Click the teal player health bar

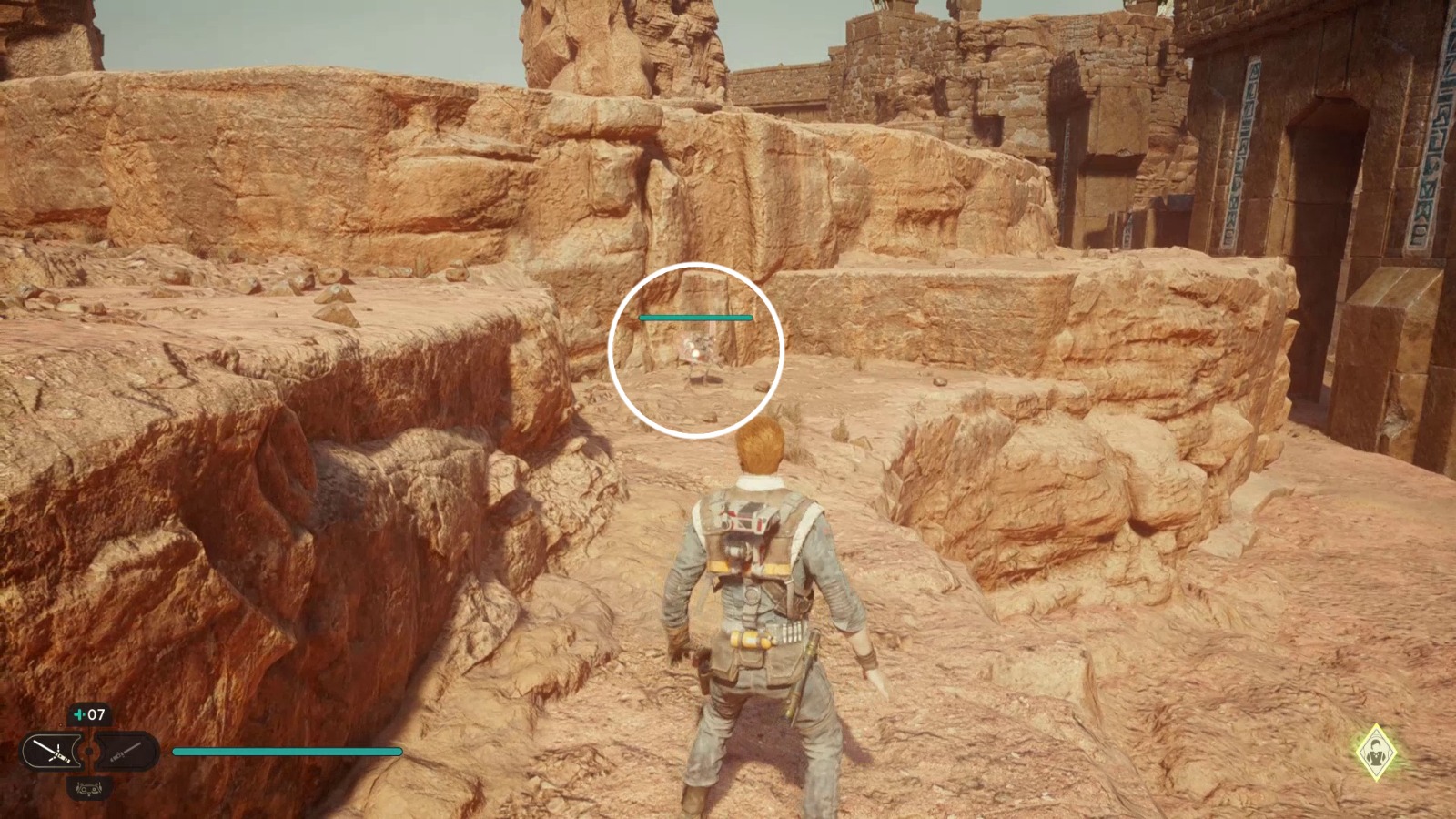coord(287,752)
